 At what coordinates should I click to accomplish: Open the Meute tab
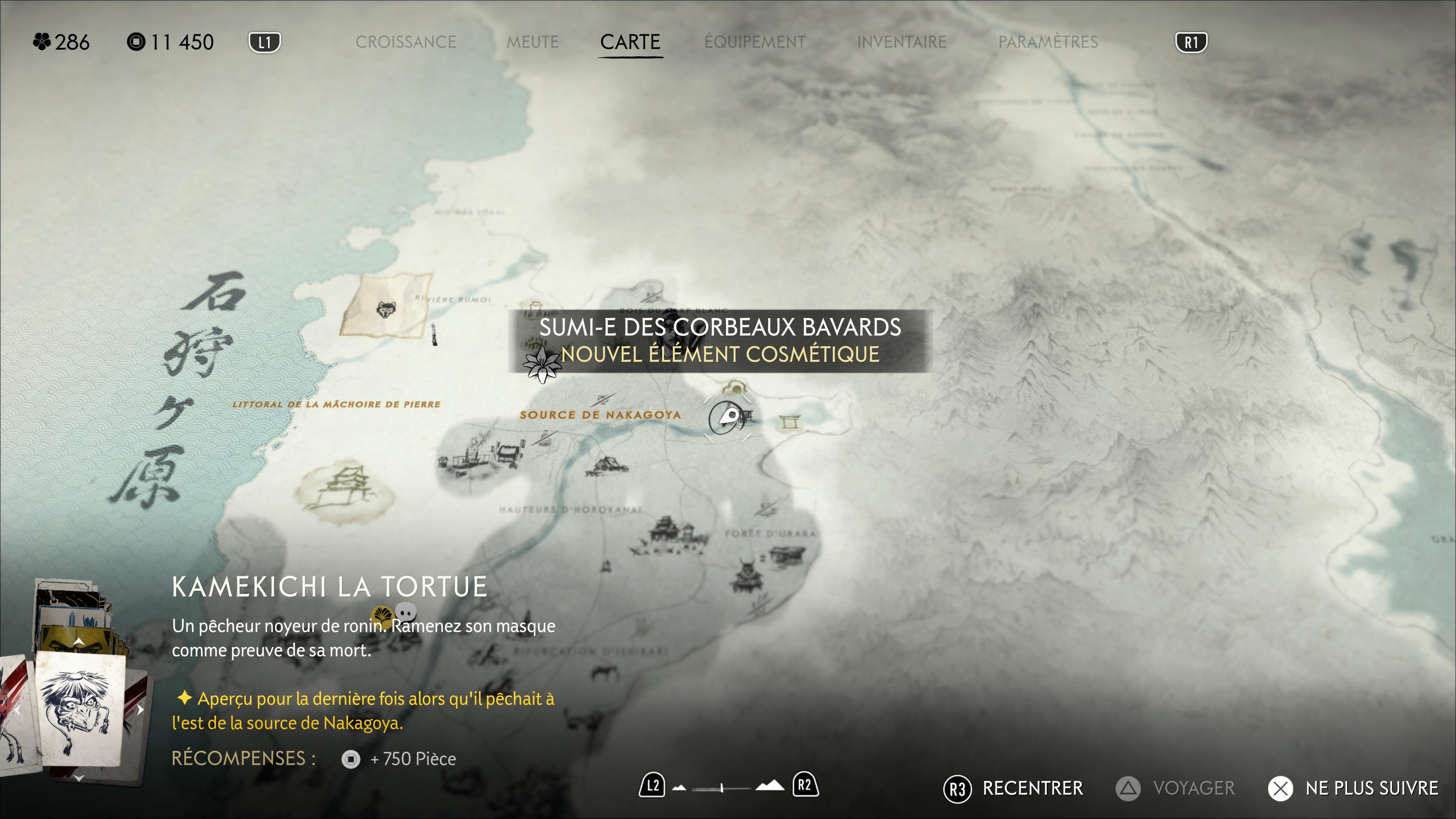pyautogui.click(x=532, y=42)
